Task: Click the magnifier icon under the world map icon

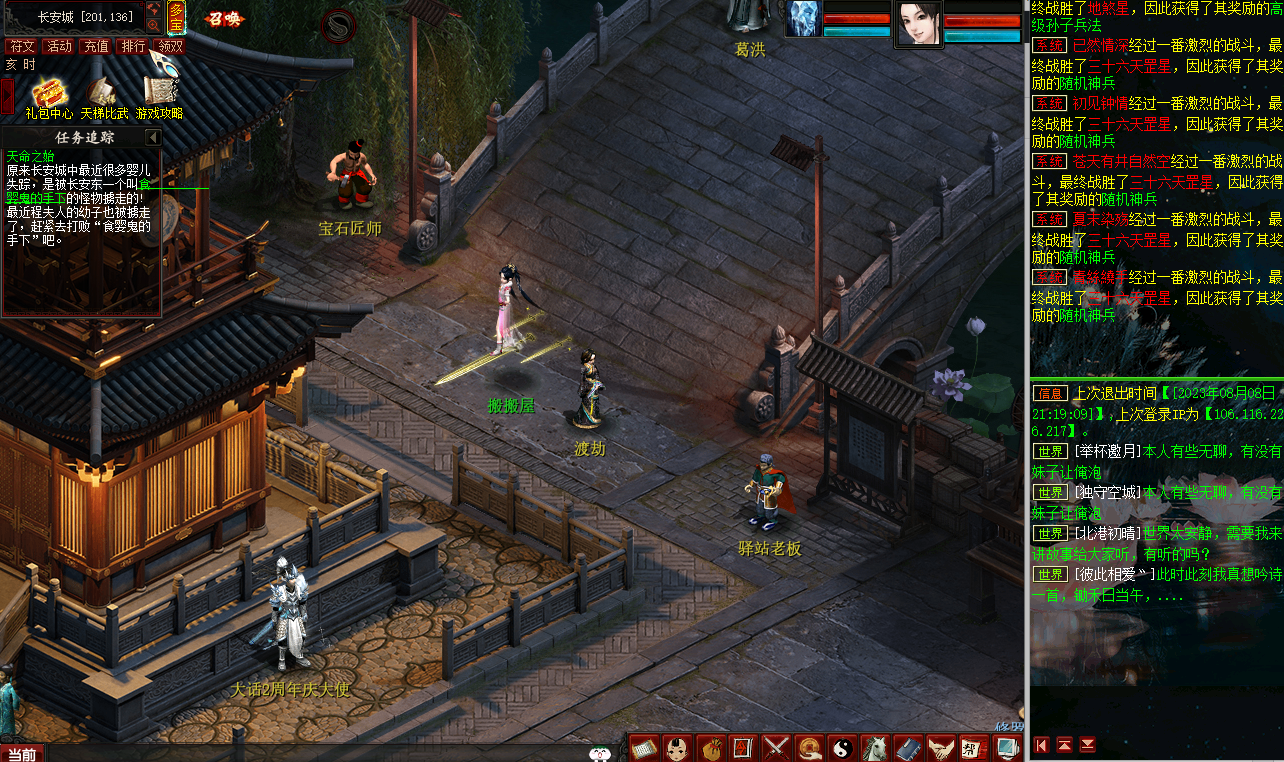Action: click(153, 25)
